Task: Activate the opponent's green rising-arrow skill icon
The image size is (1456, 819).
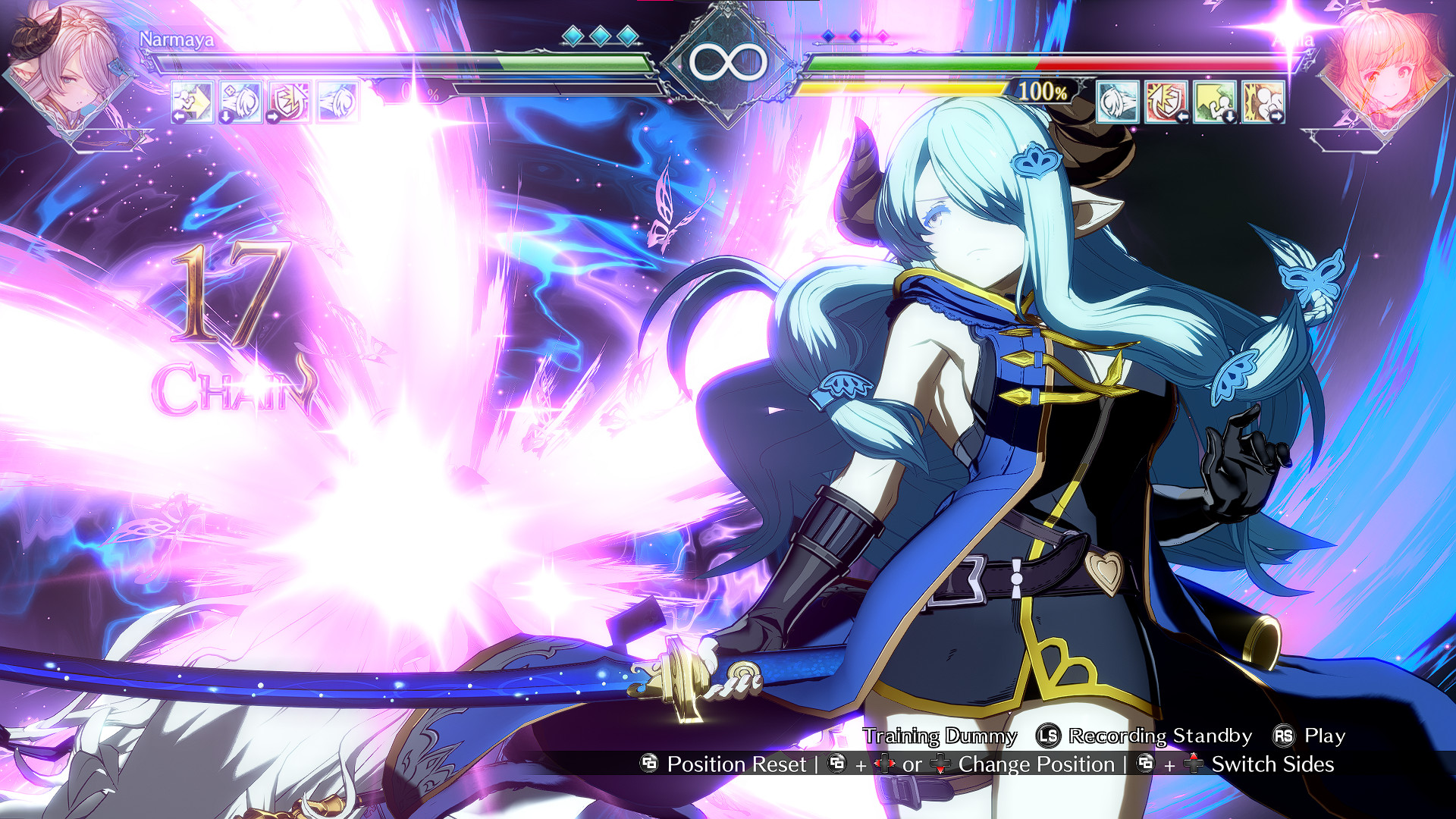Action: (1214, 102)
